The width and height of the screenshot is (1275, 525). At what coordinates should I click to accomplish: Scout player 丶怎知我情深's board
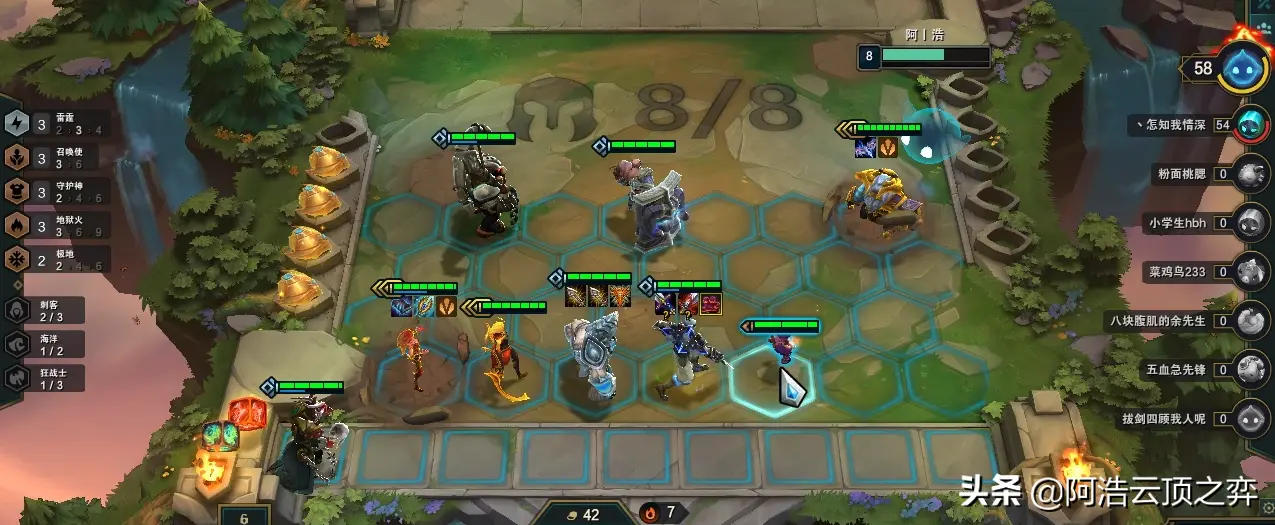1248,124
